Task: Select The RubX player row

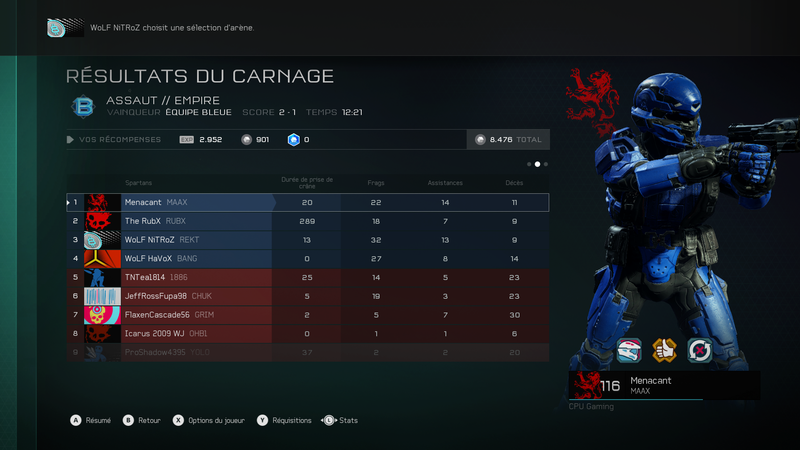Action: click(308, 221)
